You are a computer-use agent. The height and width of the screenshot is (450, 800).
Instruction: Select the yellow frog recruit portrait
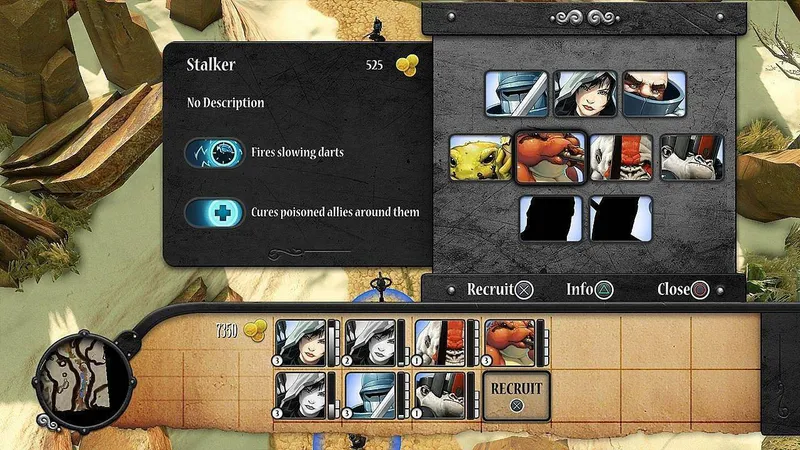click(x=480, y=158)
